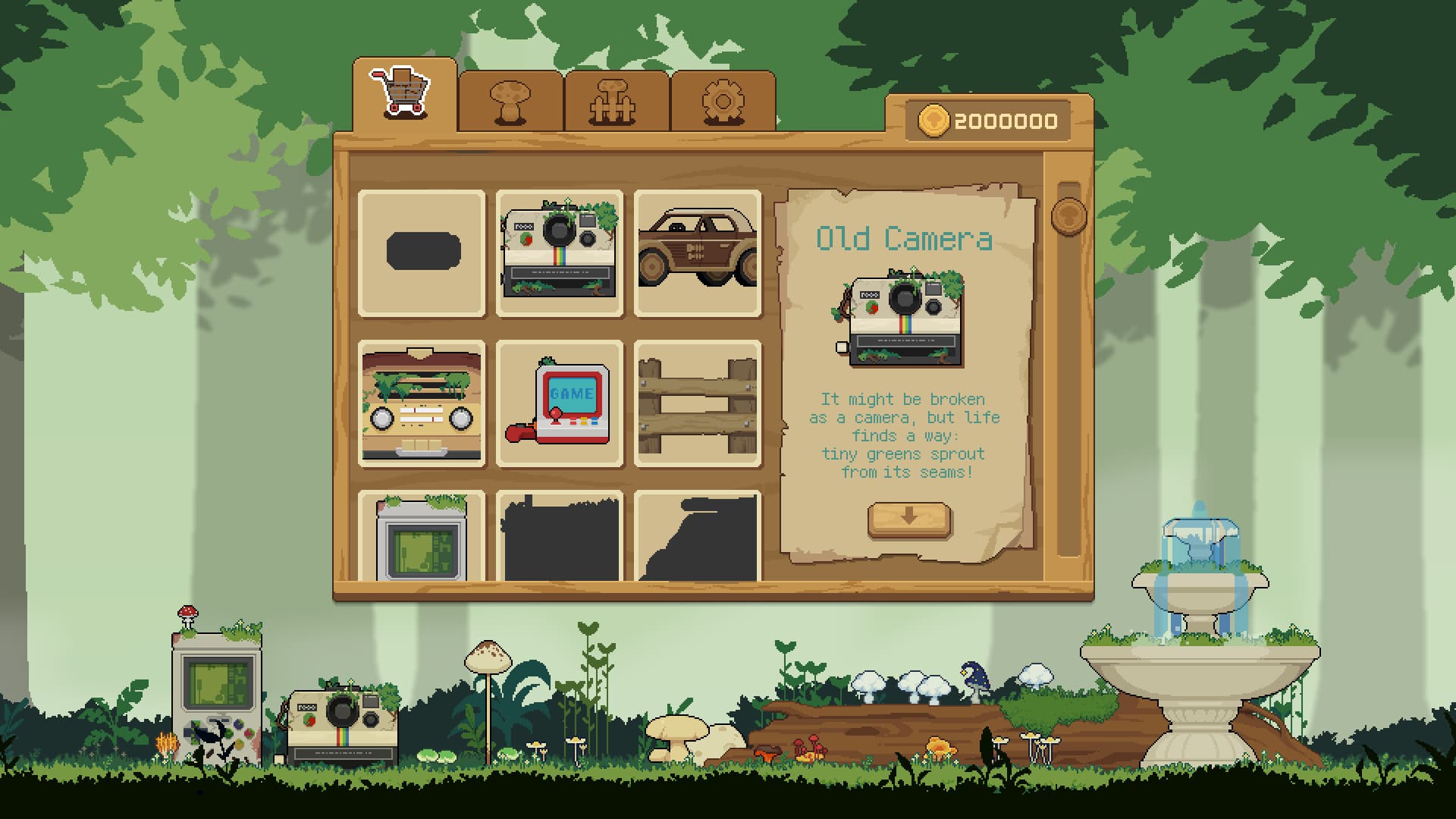This screenshot has width=1456, height=819.
Task: Select the mossy radio boombox item
Action: point(422,404)
